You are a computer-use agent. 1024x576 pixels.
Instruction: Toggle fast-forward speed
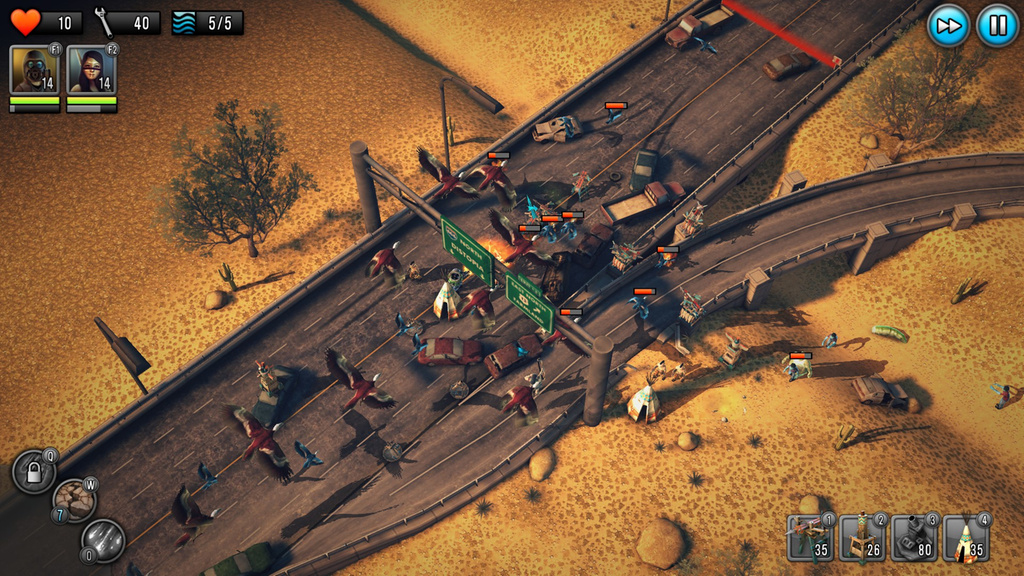click(x=948, y=25)
